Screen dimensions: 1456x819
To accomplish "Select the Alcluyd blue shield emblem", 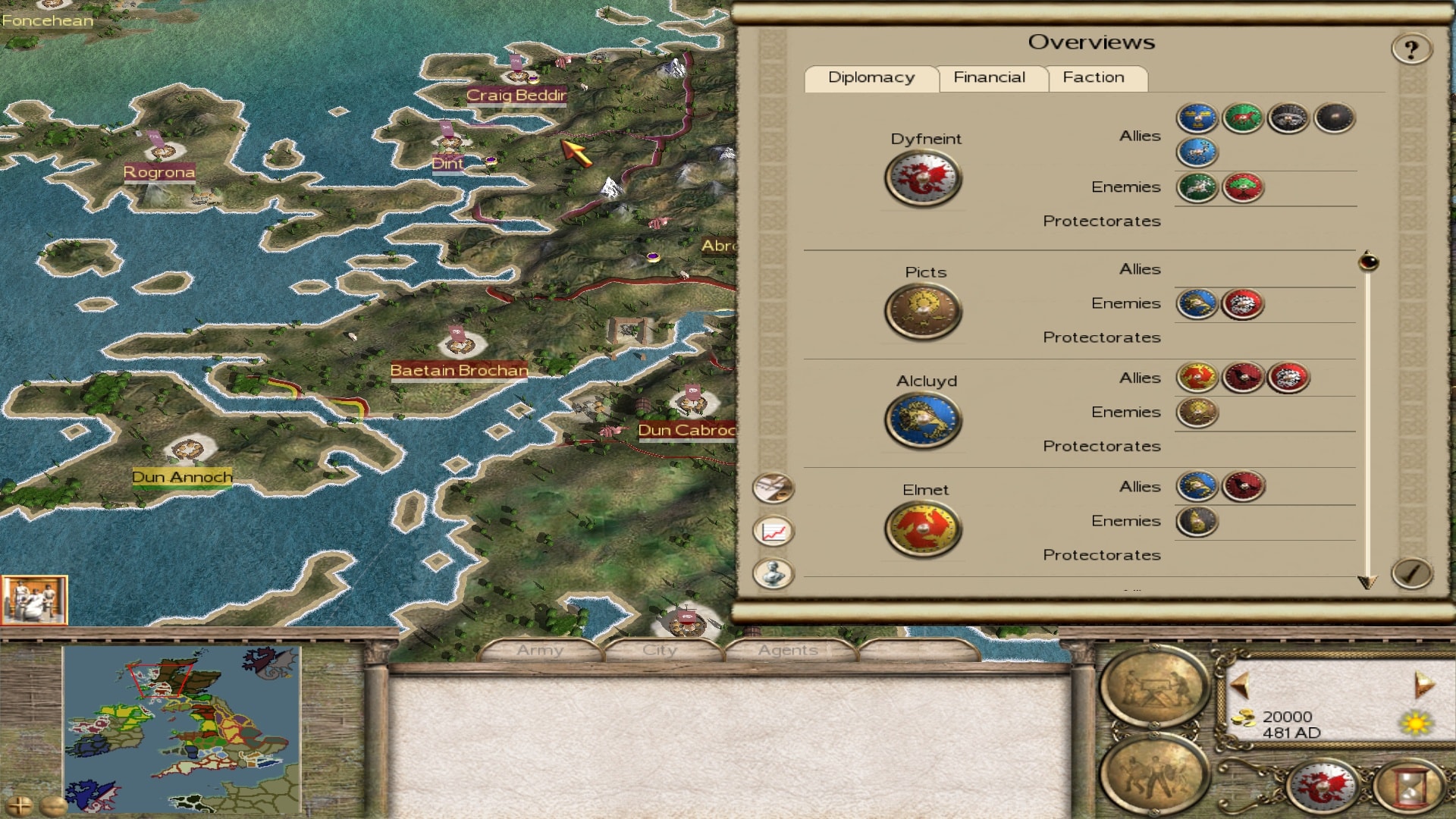I will [923, 420].
